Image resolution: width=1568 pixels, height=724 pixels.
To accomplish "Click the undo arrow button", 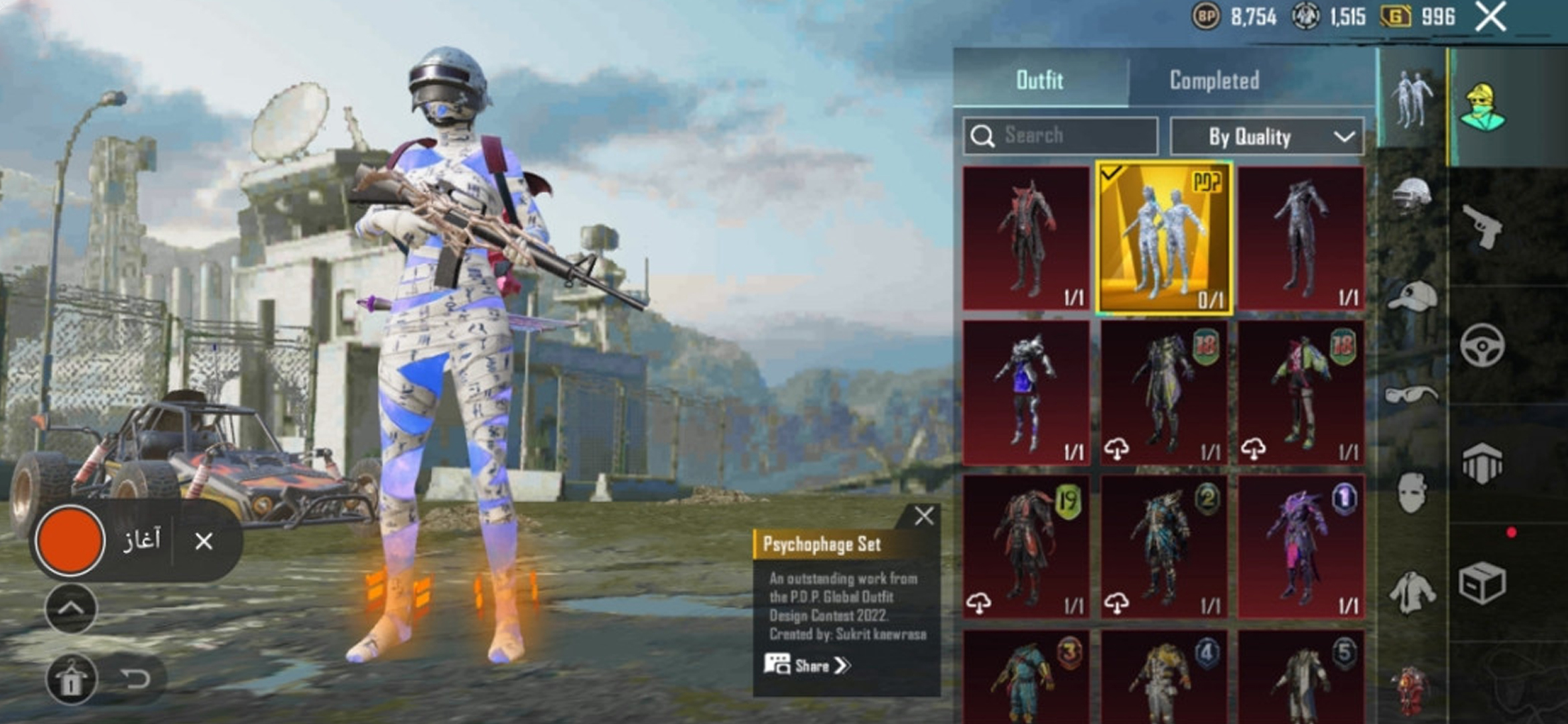I will 136,679.
